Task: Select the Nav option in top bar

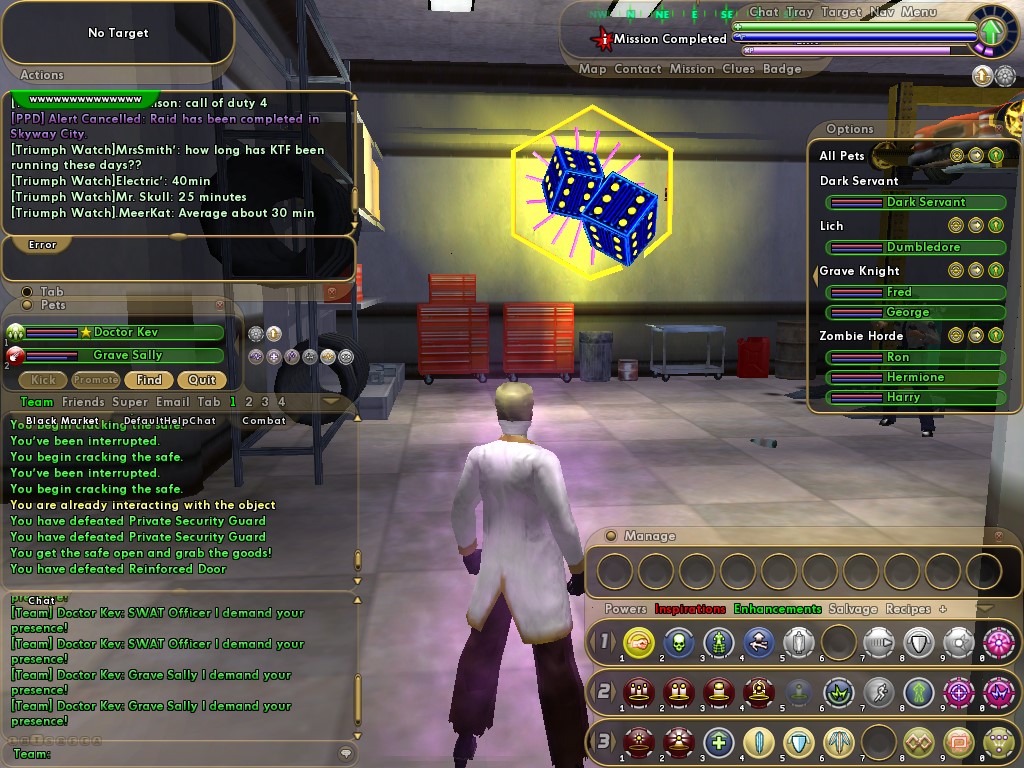Action: (x=882, y=12)
